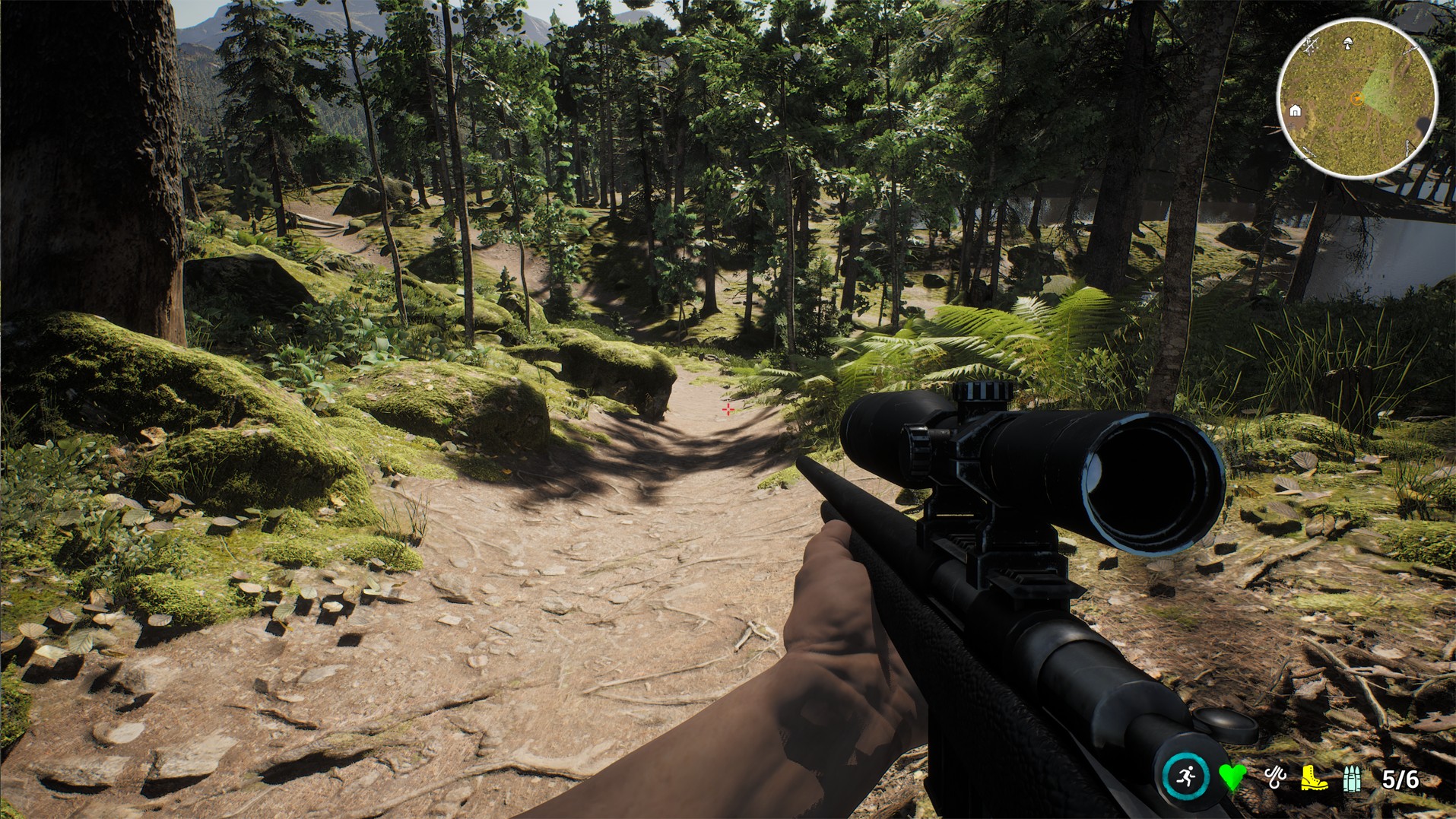
Task: Click the white wind indicator icon
Action: point(1274,777)
